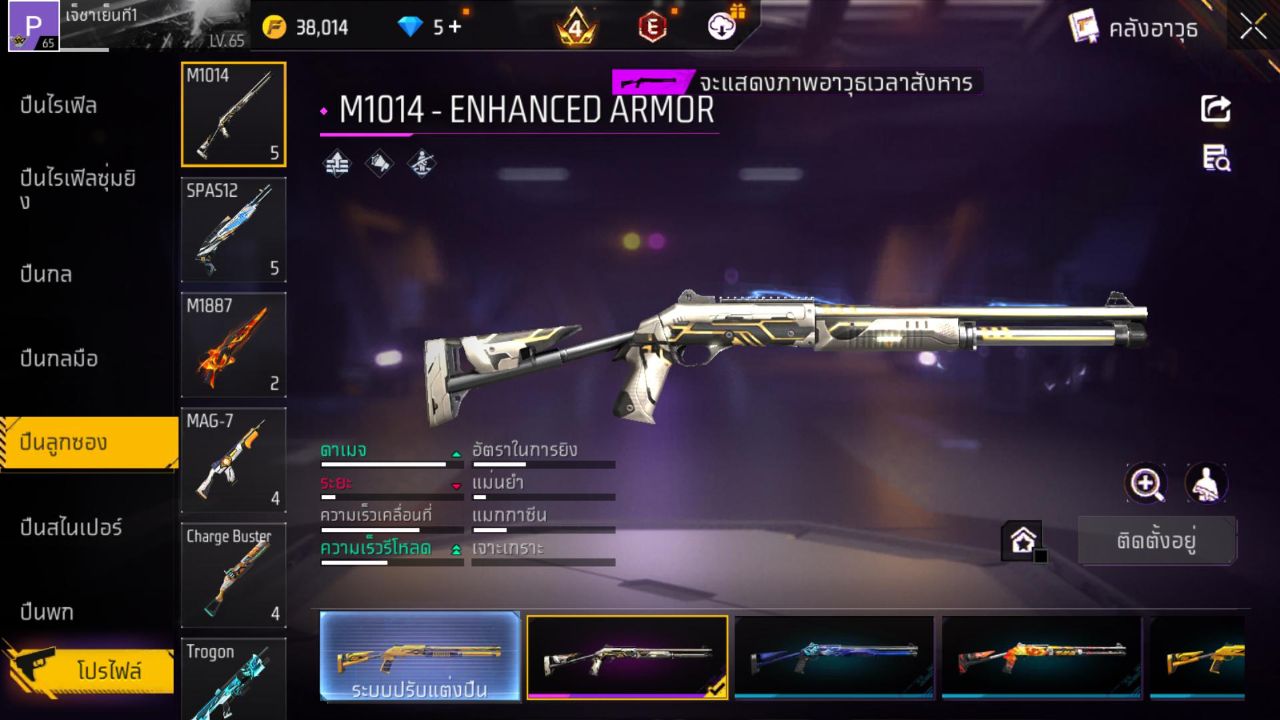Toggle magnified weapon view with the magnifier icon
The width and height of the screenshot is (1280, 720).
point(1146,484)
